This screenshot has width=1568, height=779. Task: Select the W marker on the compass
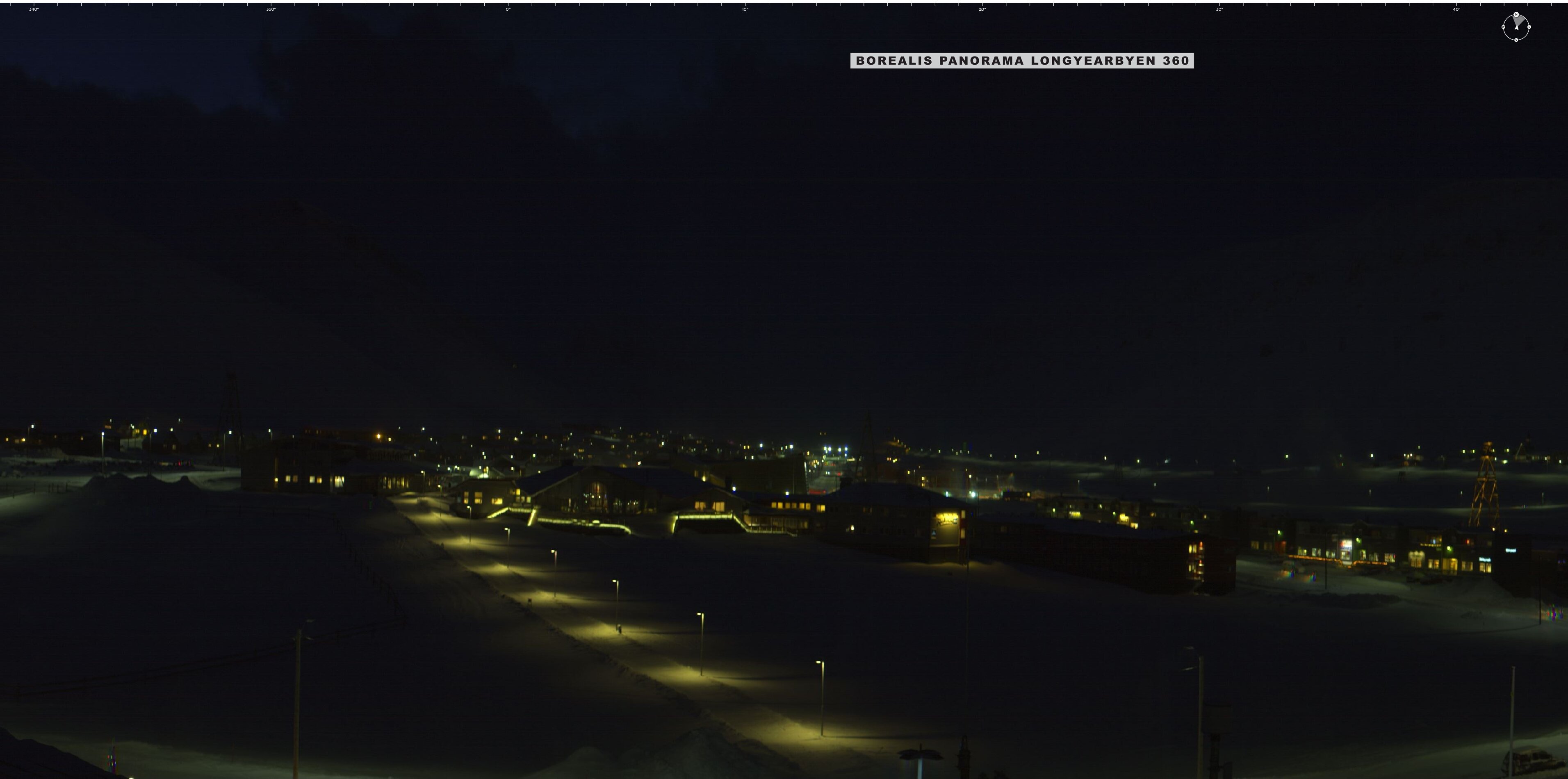coord(1504,27)
